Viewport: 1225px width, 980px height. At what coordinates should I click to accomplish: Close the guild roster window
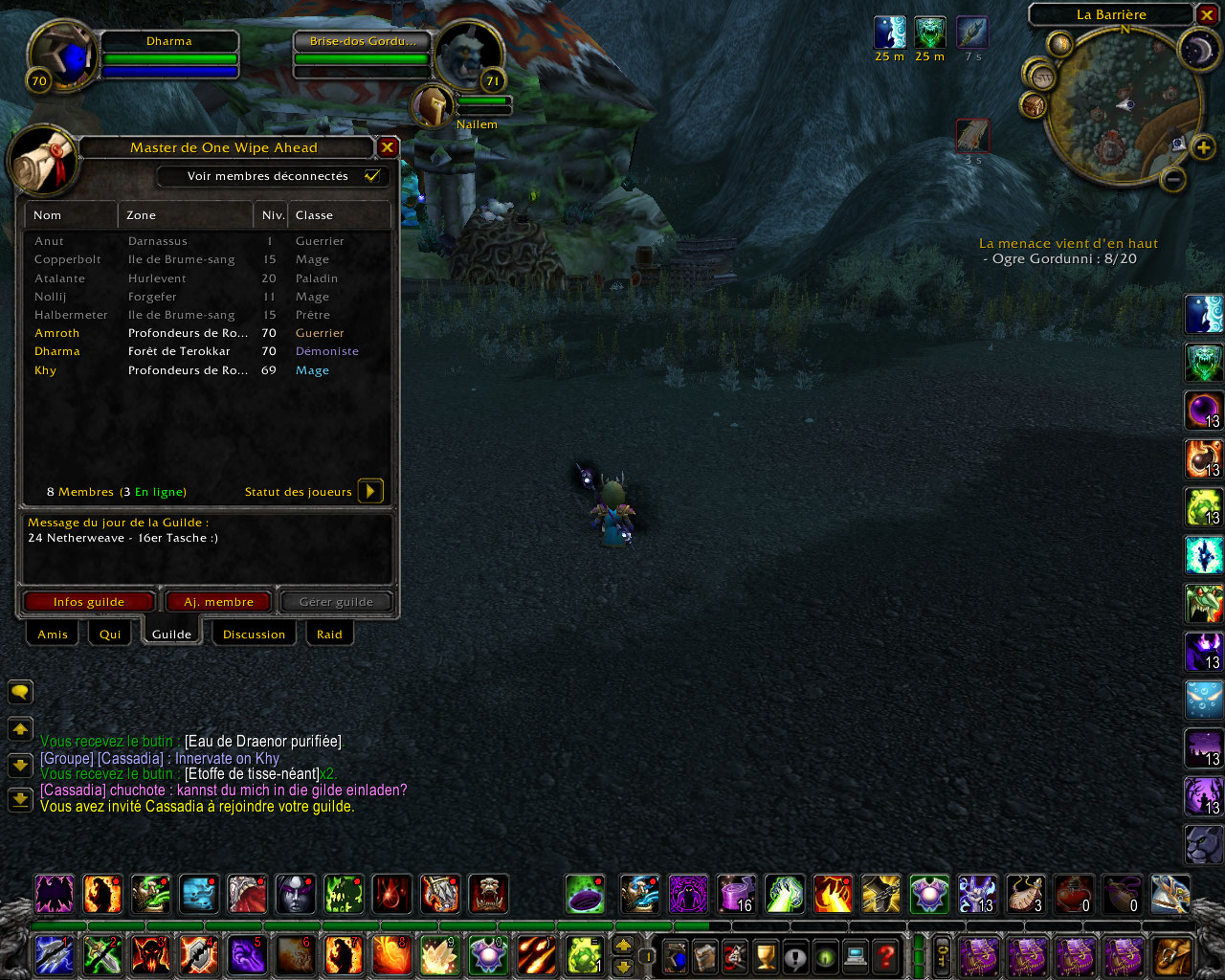click(388, 147)
